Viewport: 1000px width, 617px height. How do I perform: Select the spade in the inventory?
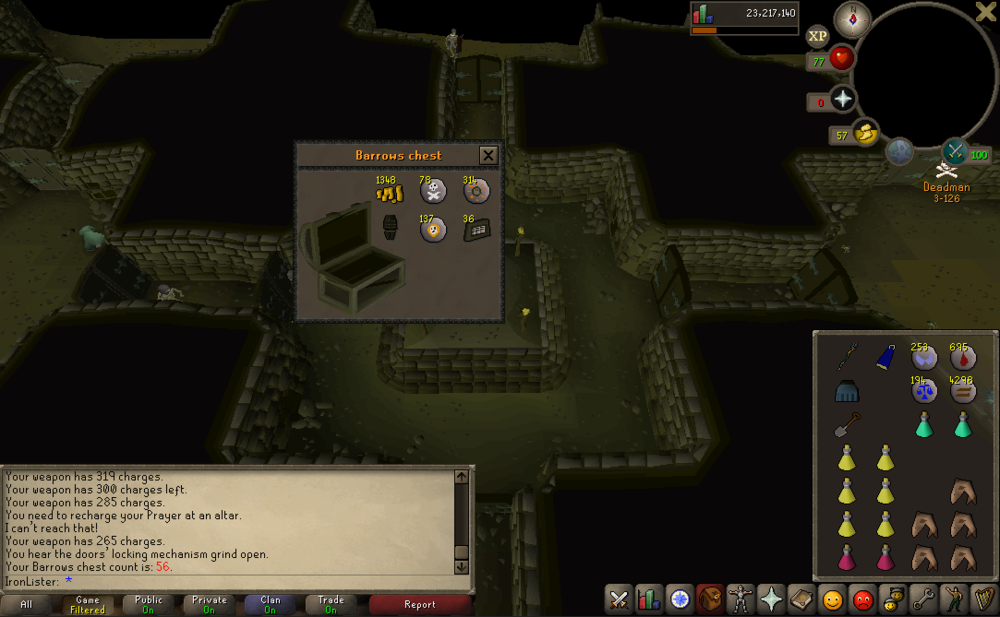[848, 425]
